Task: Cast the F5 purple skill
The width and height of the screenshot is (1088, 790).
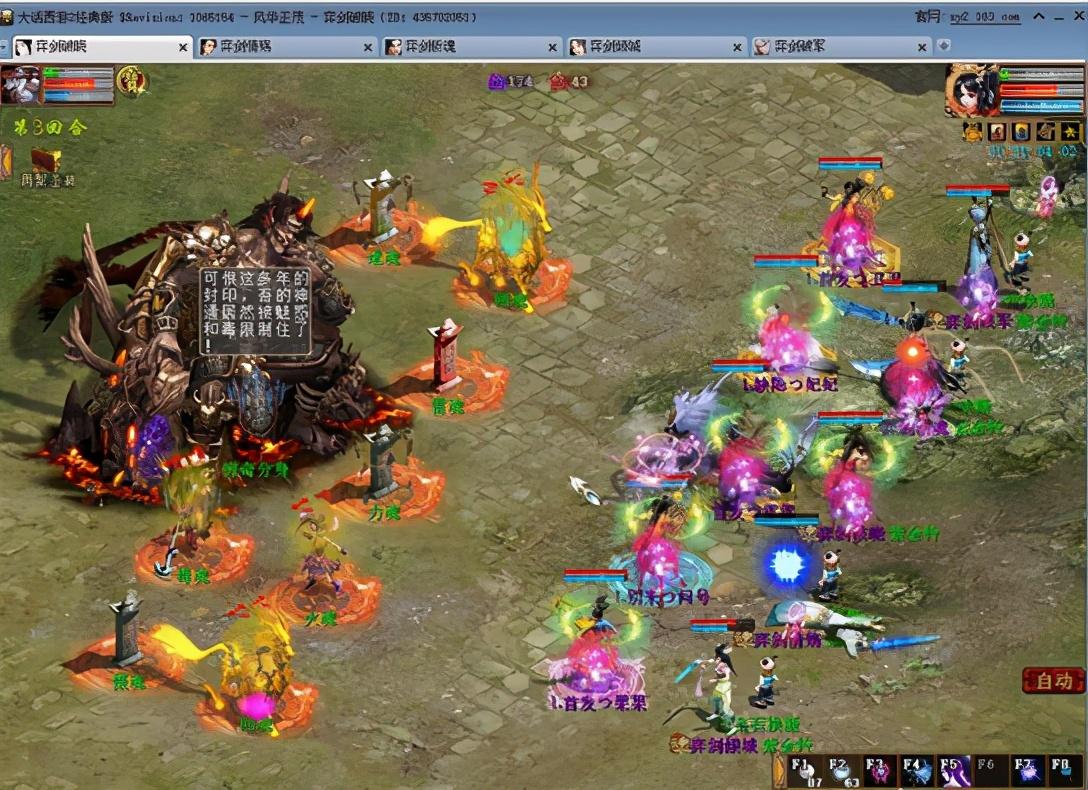Action: pyautogui.click(x=953, y=771)
